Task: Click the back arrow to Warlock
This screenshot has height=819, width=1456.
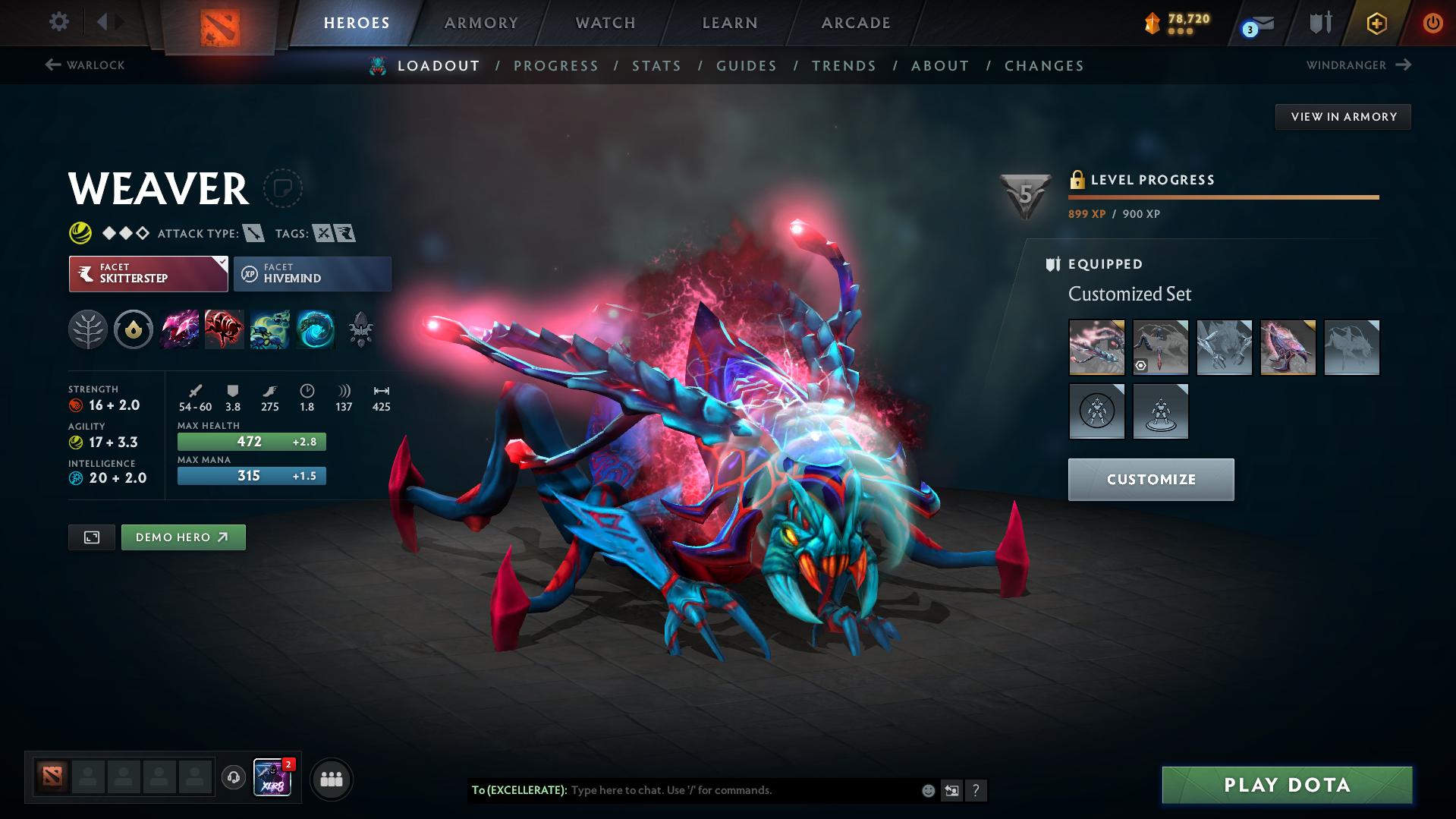Action: click(52, 65)
